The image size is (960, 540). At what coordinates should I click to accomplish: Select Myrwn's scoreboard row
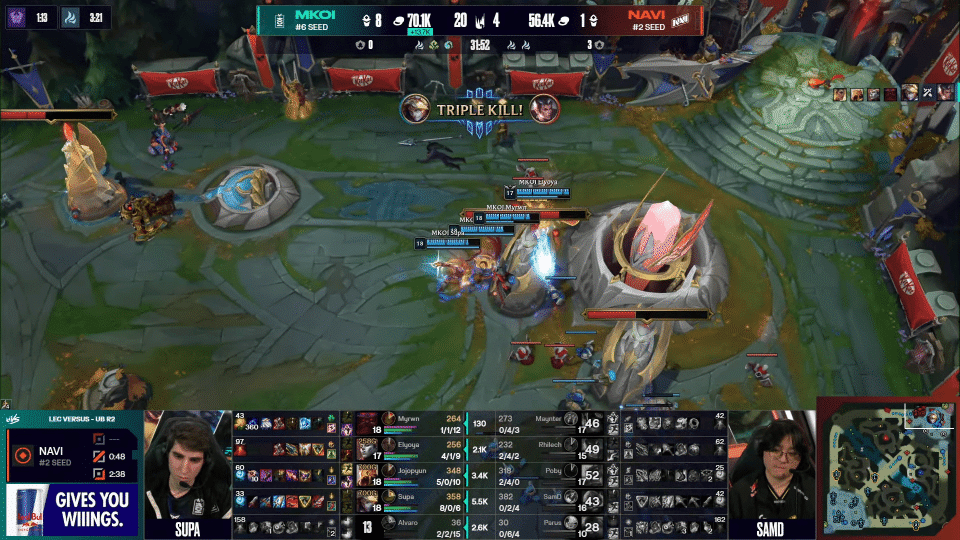tap(410, 422)
